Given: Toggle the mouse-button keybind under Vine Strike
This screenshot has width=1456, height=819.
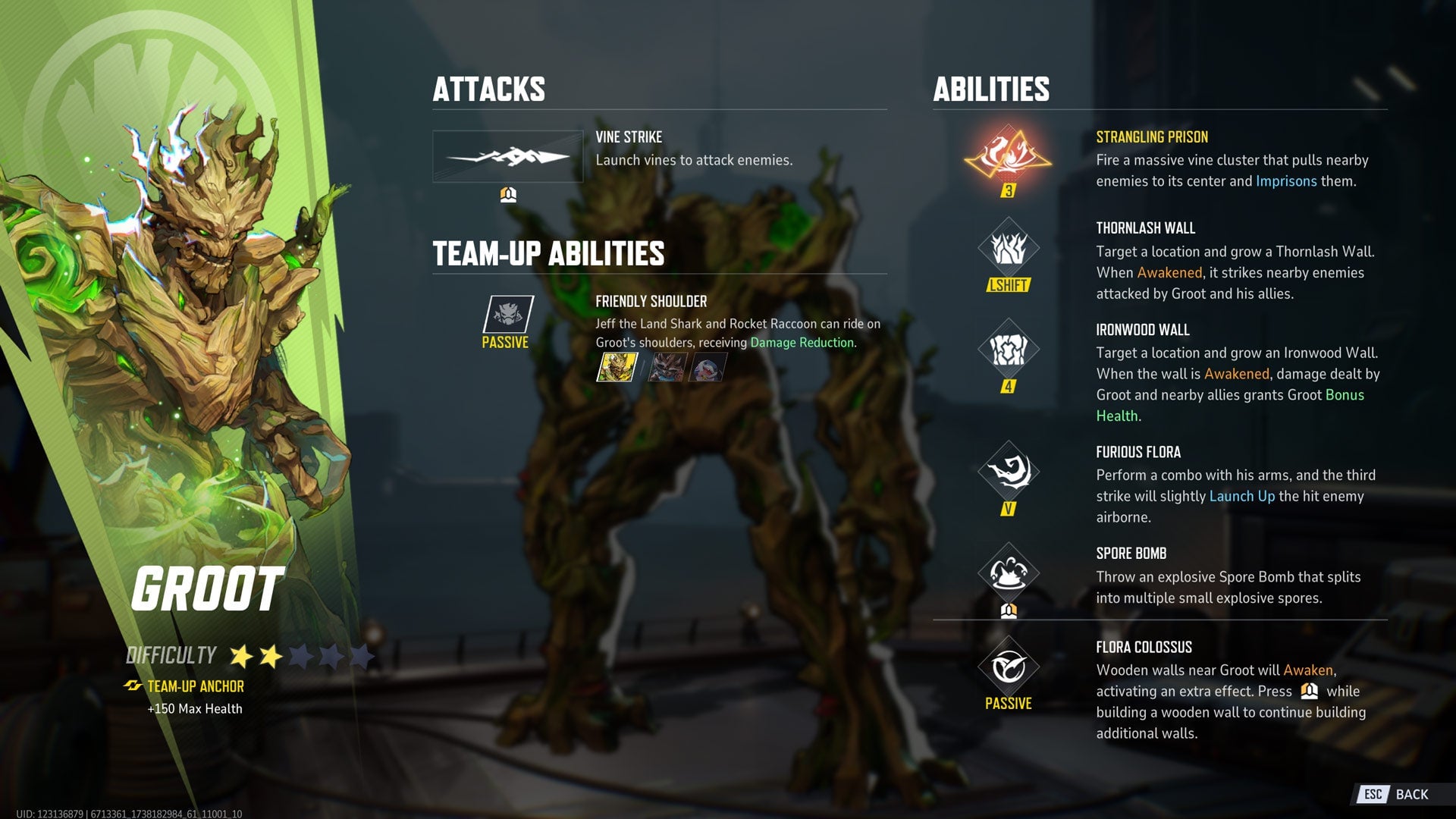Looking at the screenshot, I should (507, 195).
